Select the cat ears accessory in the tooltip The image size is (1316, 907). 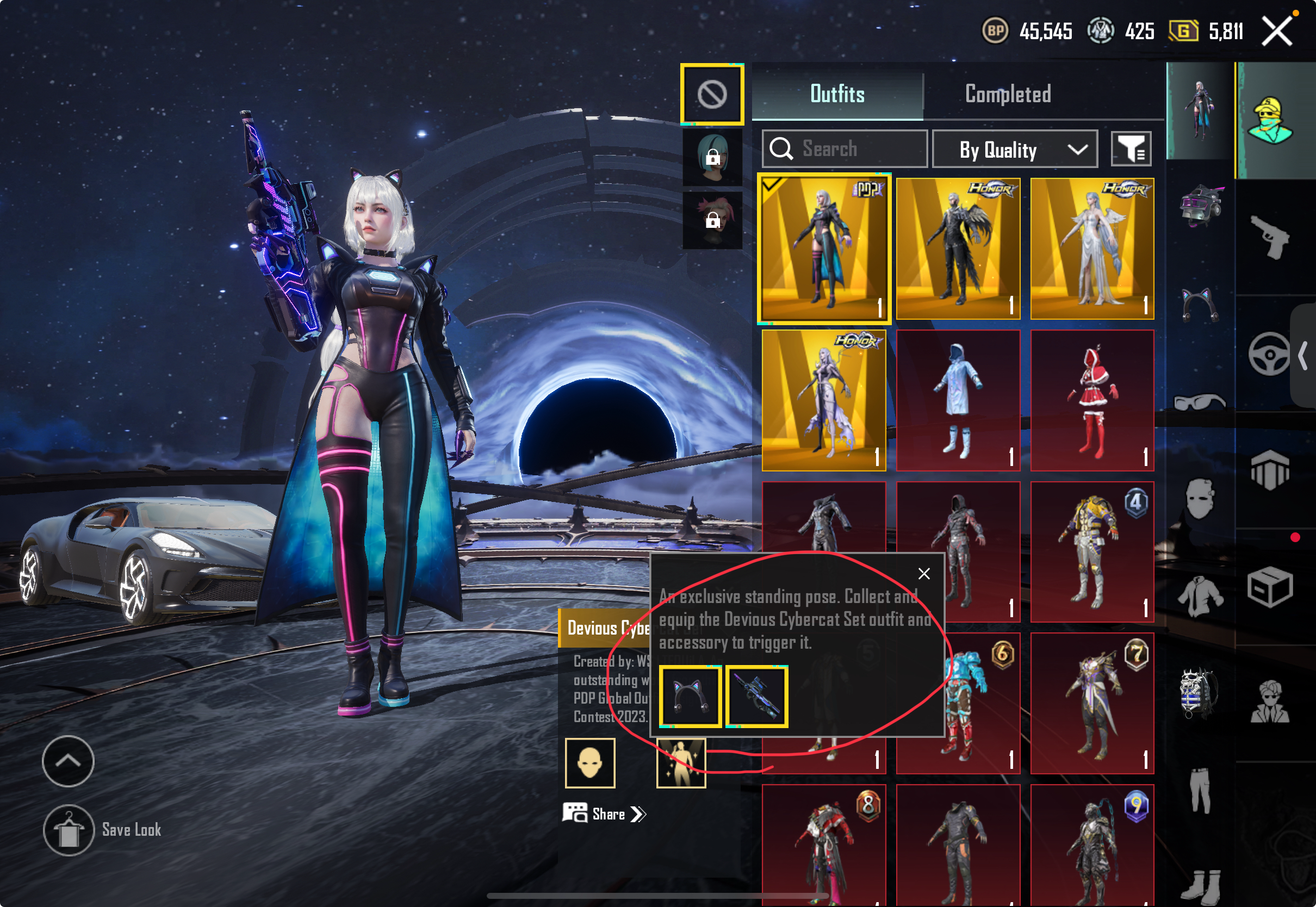(691, 697)
